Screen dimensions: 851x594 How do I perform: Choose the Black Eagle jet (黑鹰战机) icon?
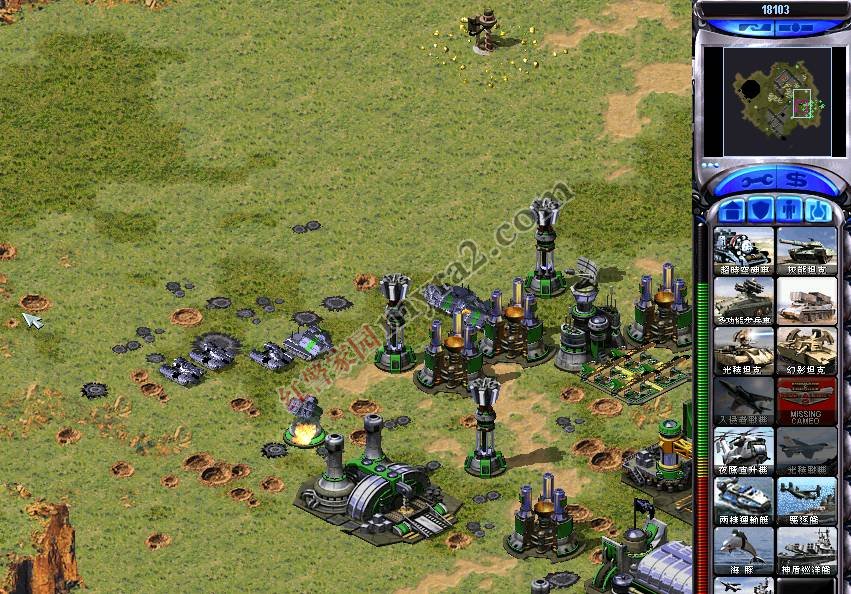click(806, 451)
